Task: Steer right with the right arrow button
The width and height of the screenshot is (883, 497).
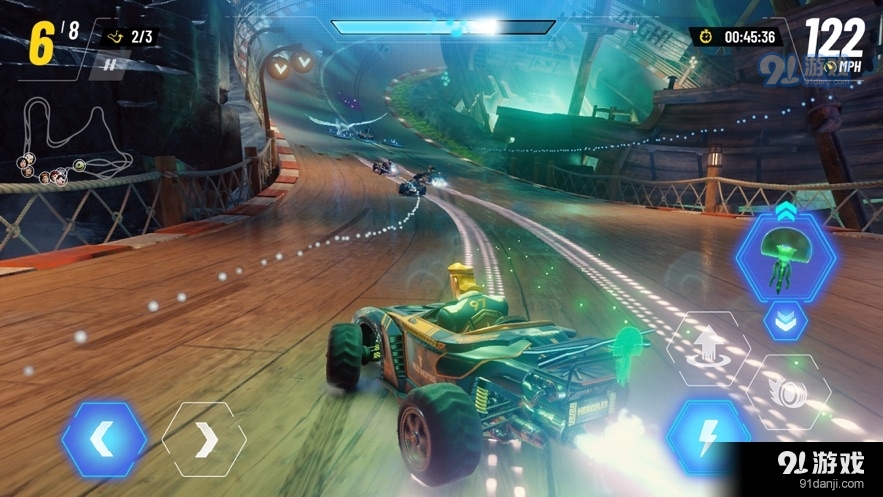Action: [x=203, y=439]
